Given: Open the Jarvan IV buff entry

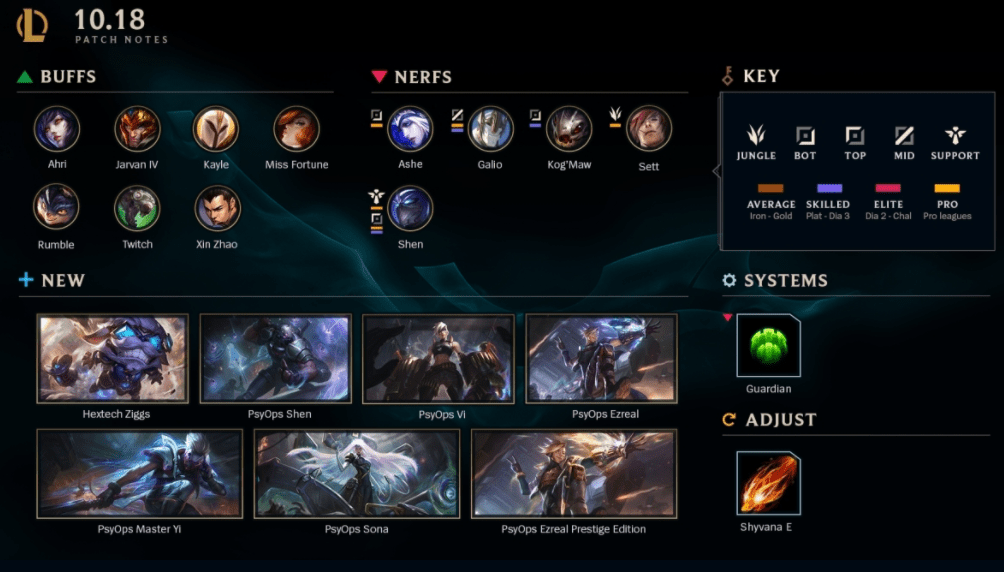Looking at the screenshot, I should coord(137,128).
